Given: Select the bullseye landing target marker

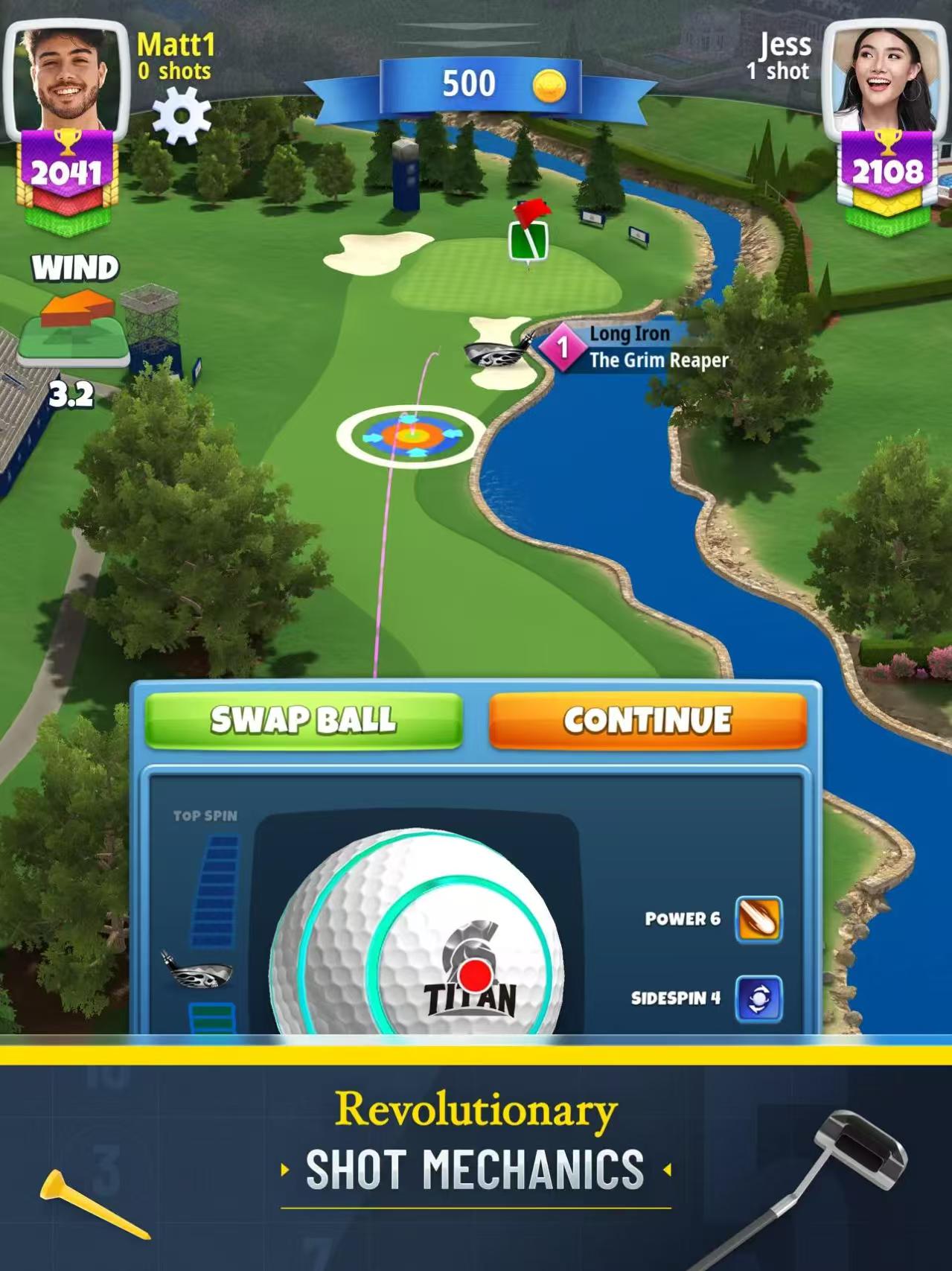Looking at the screenshot, I should click(410, 436).
